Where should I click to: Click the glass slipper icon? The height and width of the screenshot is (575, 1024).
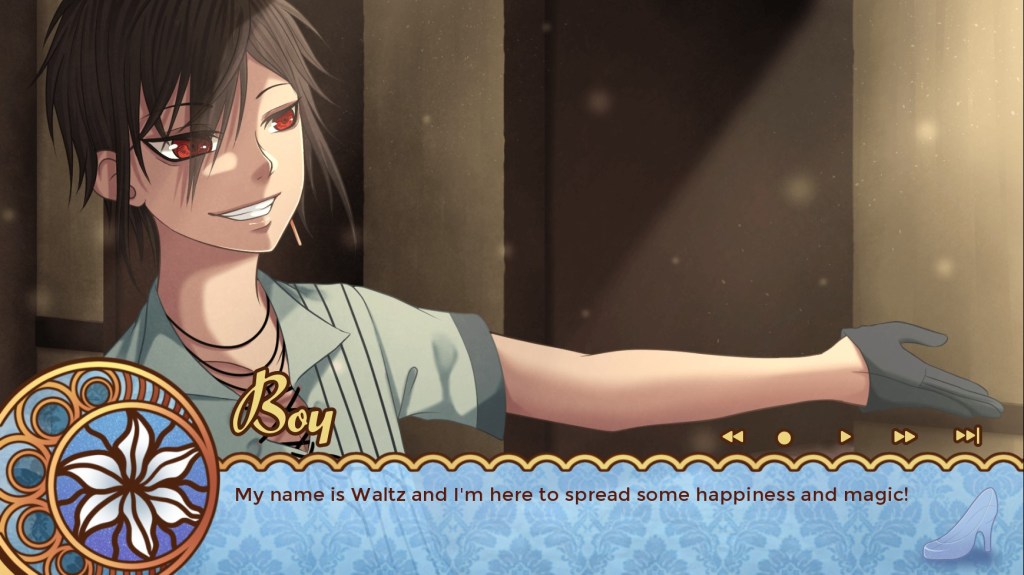click(959, 523)
